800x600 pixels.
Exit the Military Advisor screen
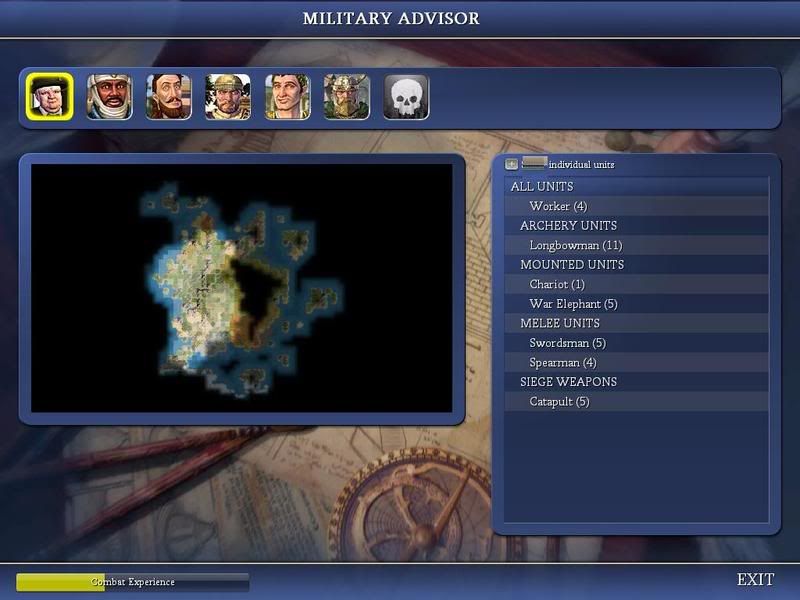click(755, 580)
